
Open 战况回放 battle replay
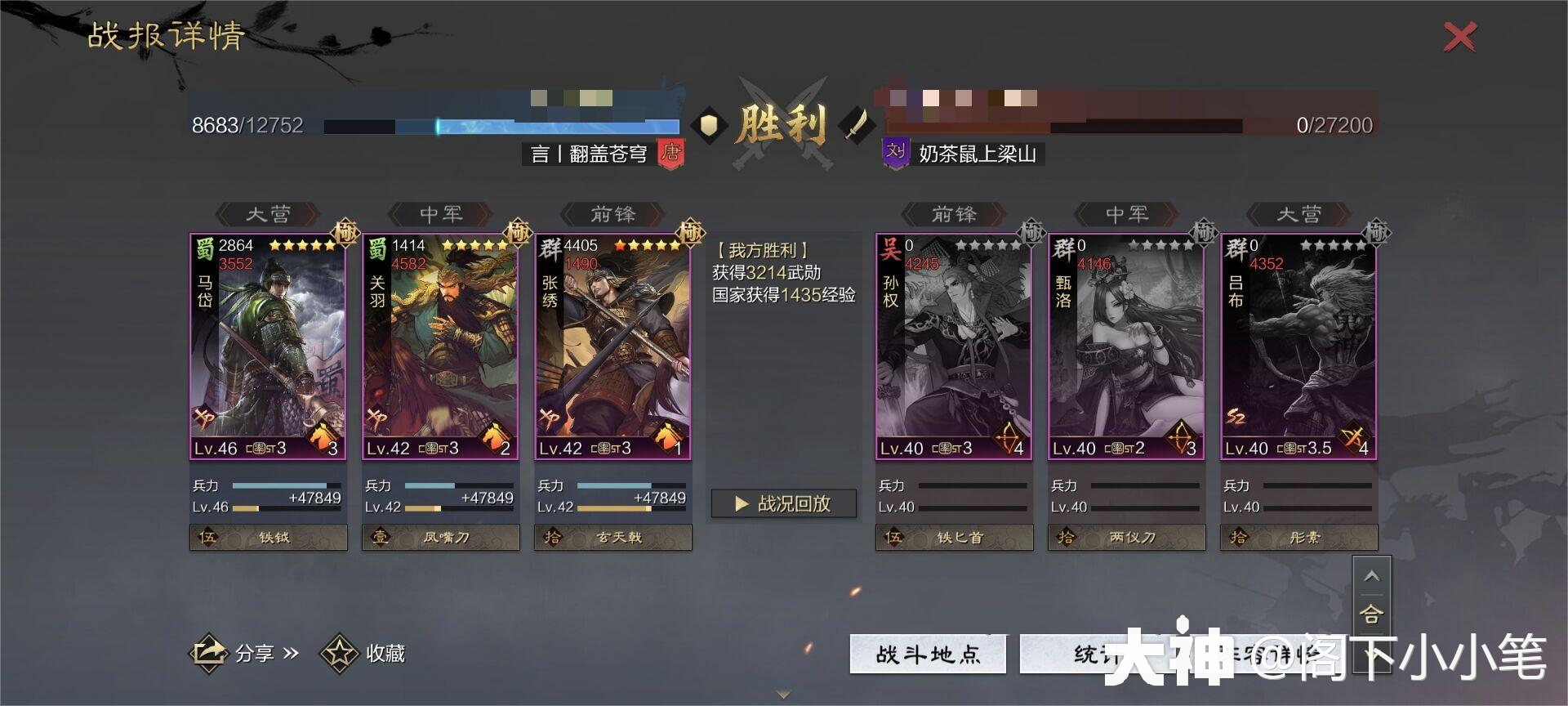click(x=782, y=504)
